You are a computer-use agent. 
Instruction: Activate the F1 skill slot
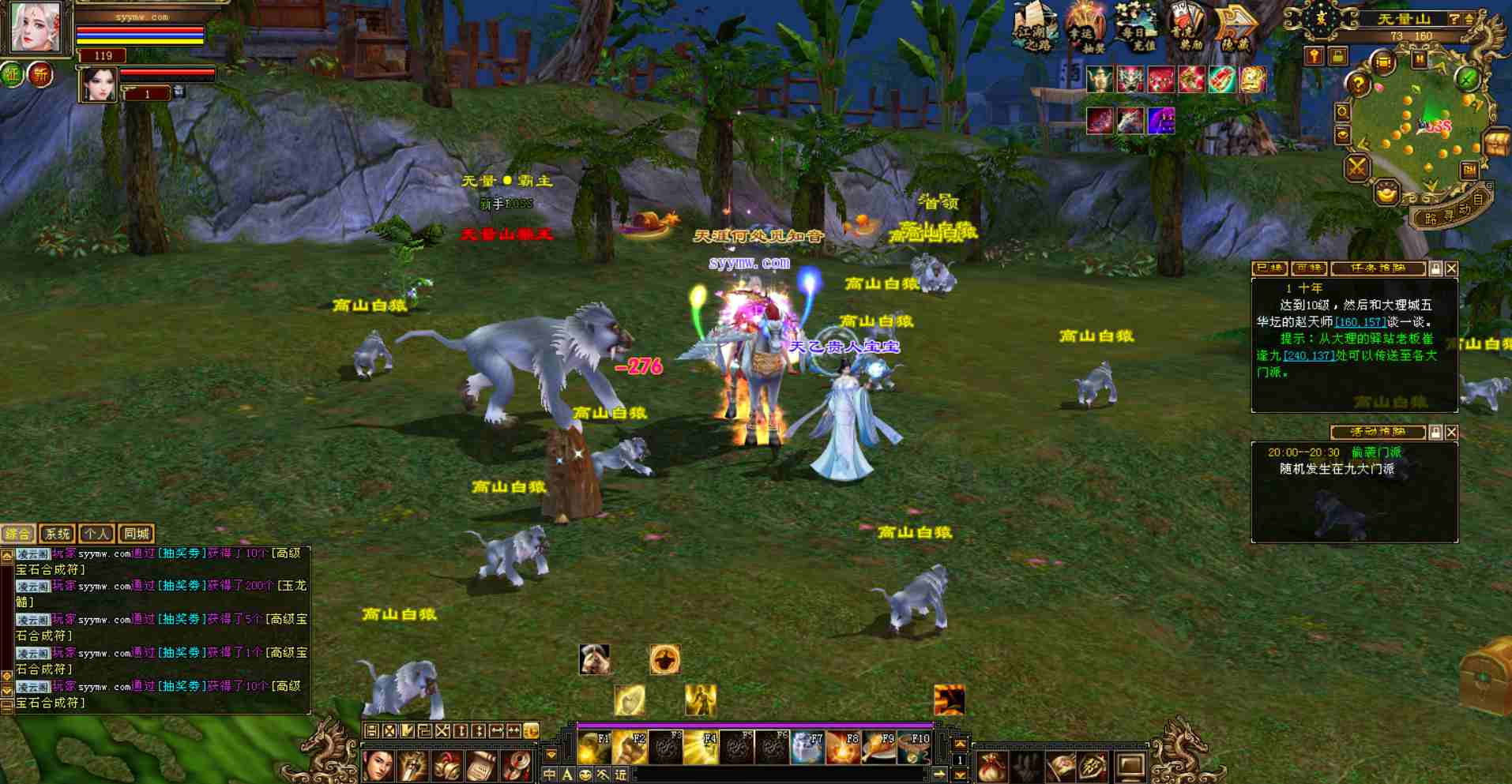point(594,748)
